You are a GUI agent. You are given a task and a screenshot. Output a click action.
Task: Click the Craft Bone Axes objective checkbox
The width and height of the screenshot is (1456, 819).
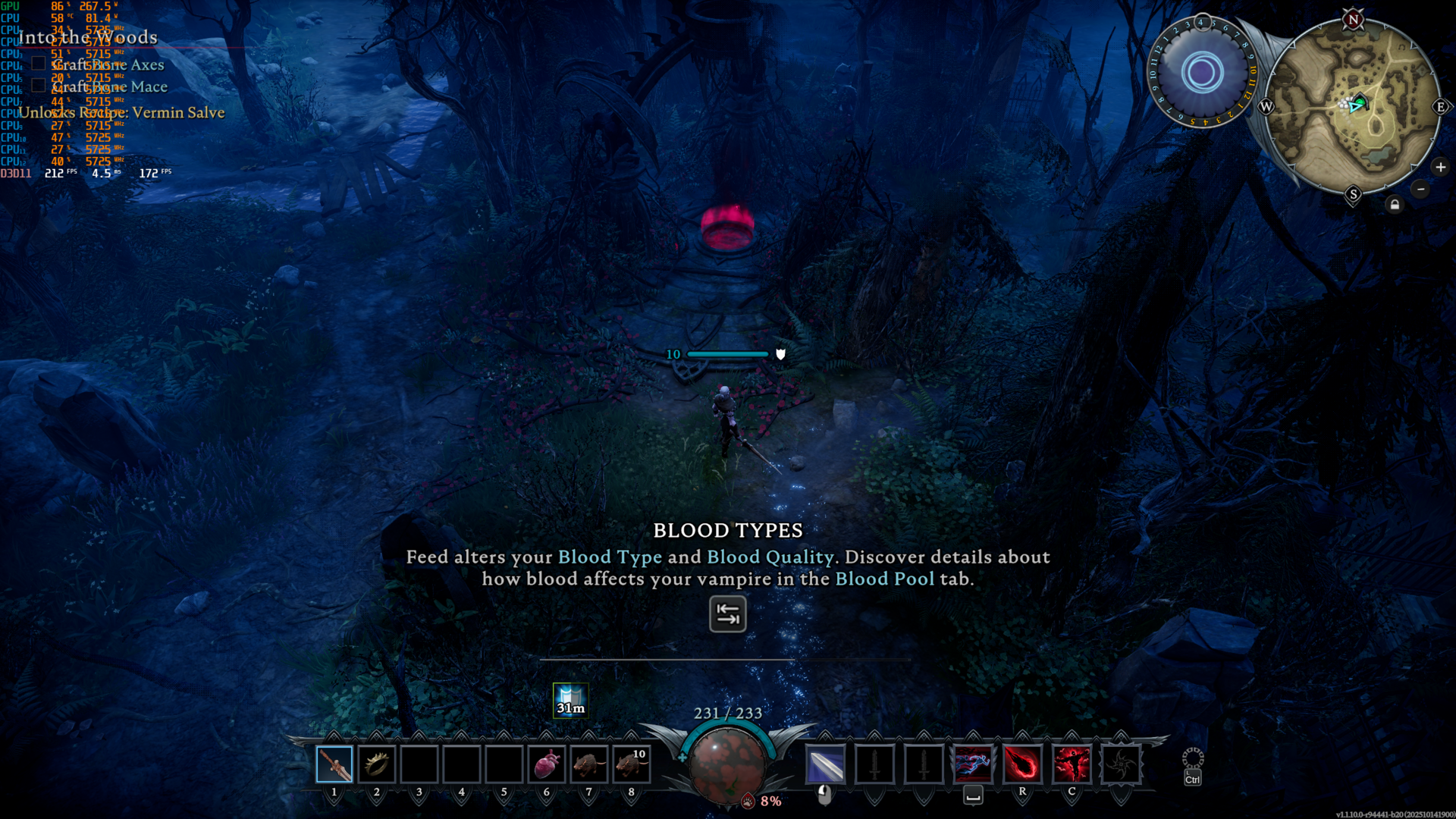(x=39, y=64)
